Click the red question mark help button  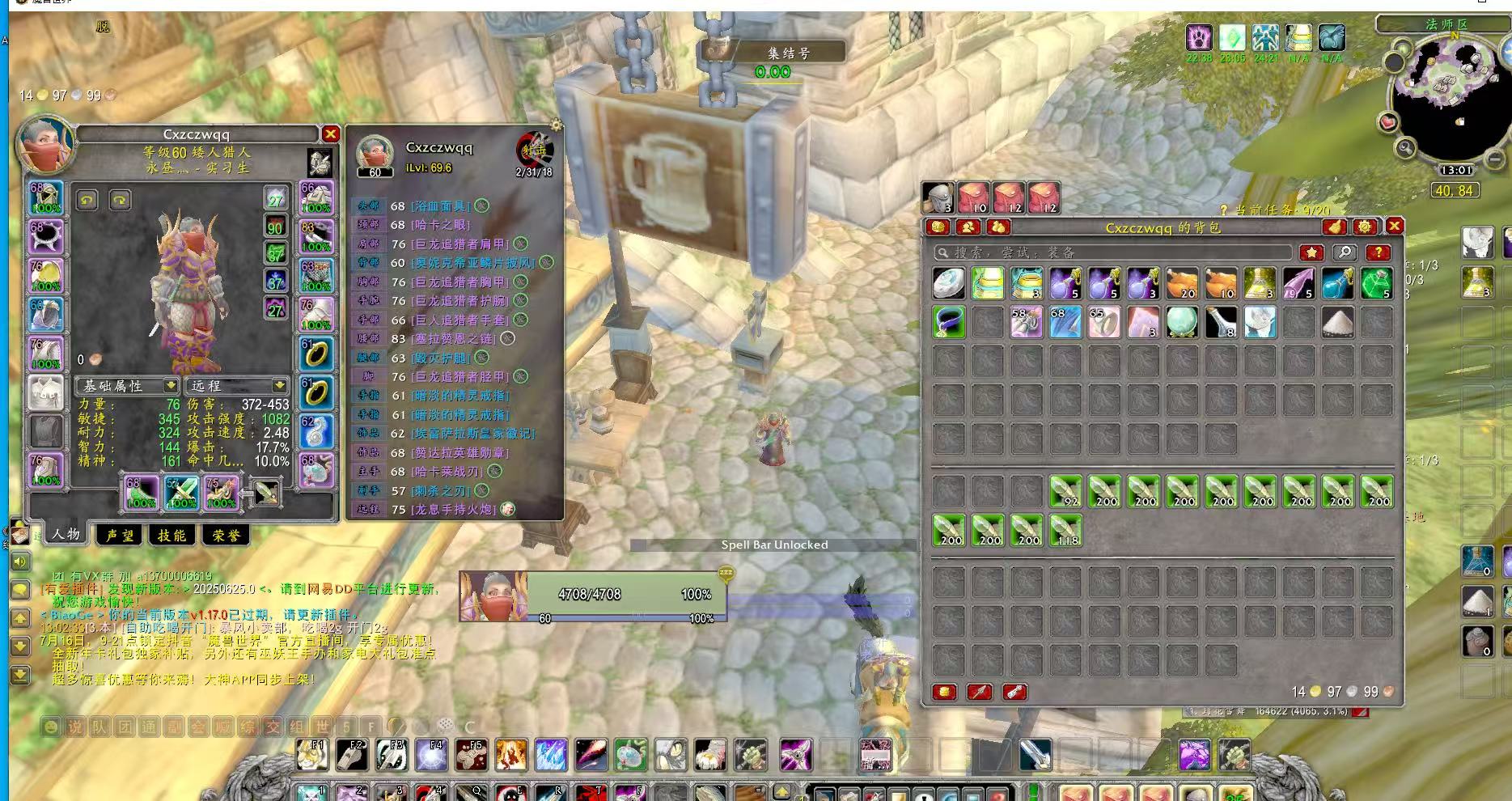pyautogui.click(x=1378, y=252)
